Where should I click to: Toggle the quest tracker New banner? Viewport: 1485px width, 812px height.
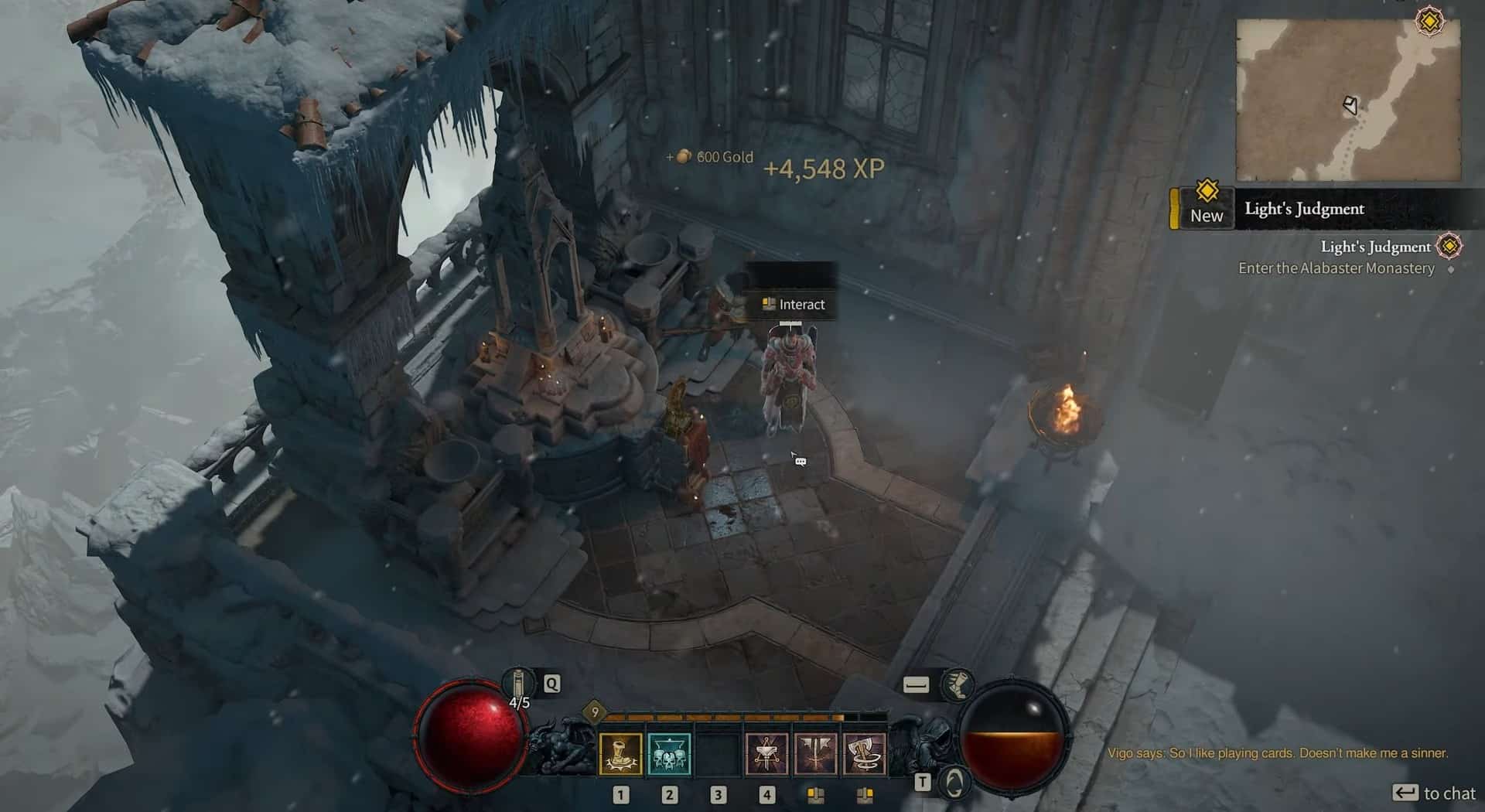tap(1205, 207)
